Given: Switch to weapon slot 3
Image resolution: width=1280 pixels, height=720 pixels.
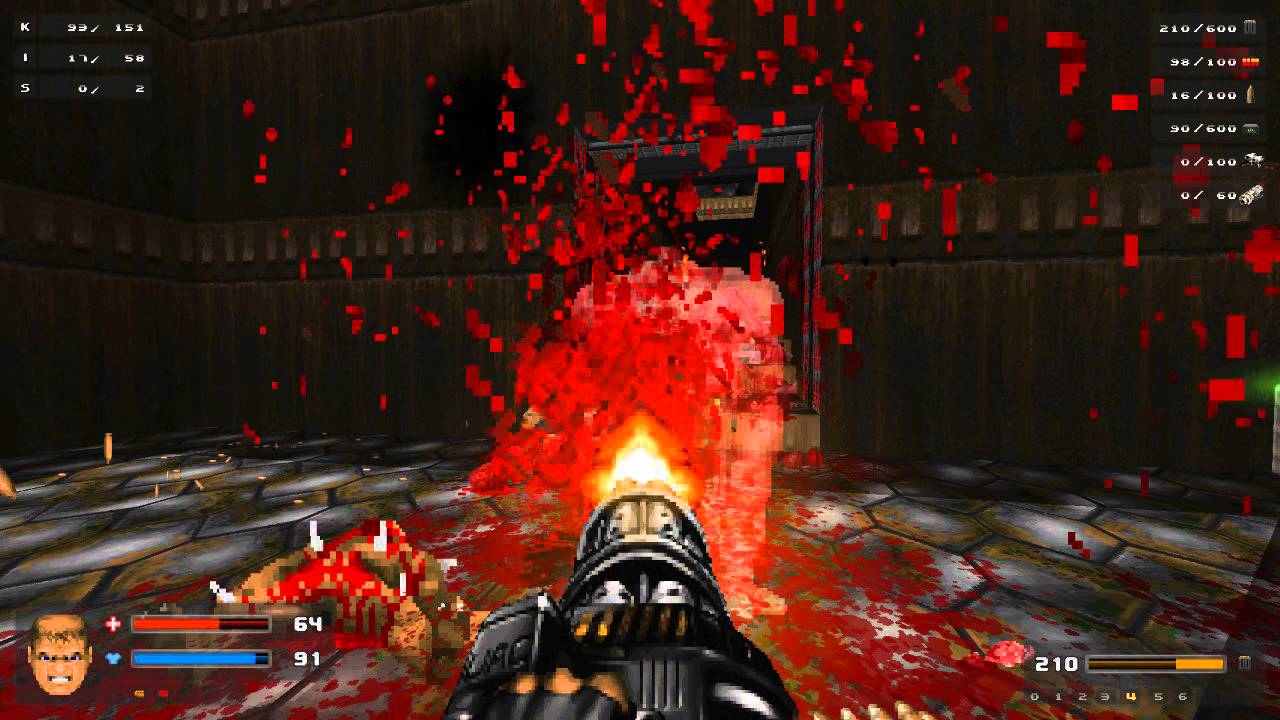Looking at the screenshot, I should (x=1107, y=697).
